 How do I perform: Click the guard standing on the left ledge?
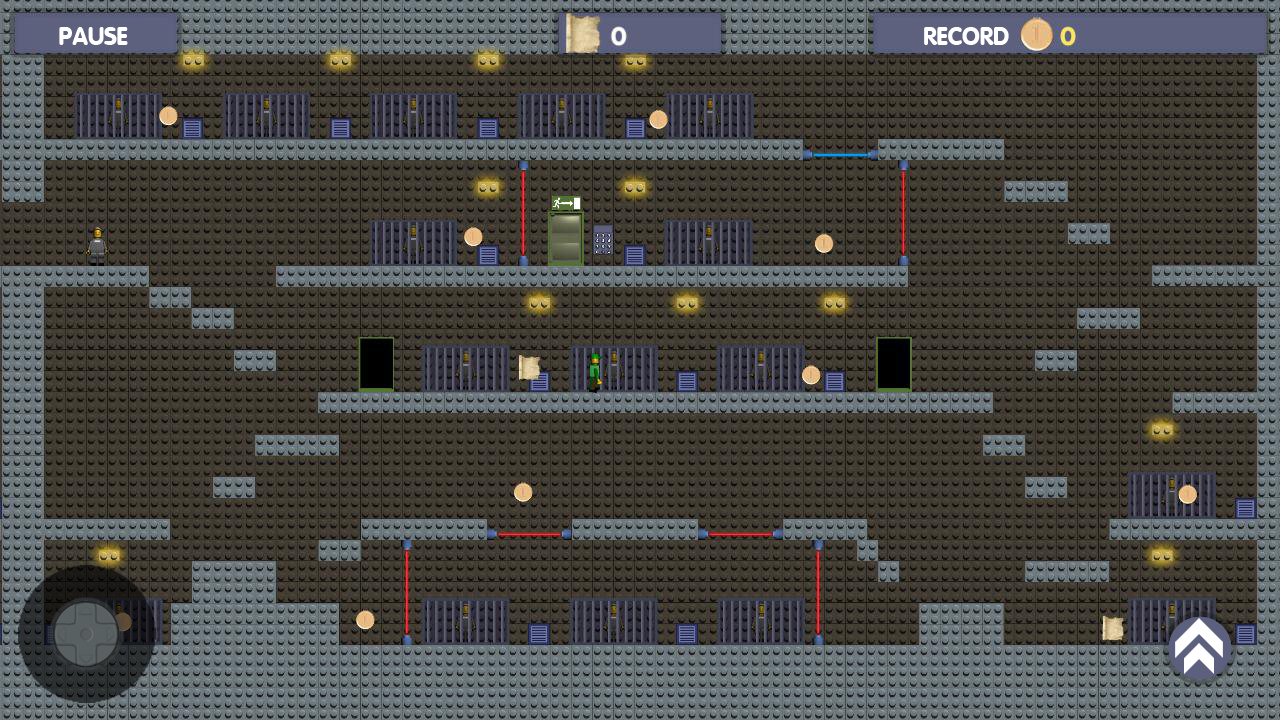click(97, 243)
